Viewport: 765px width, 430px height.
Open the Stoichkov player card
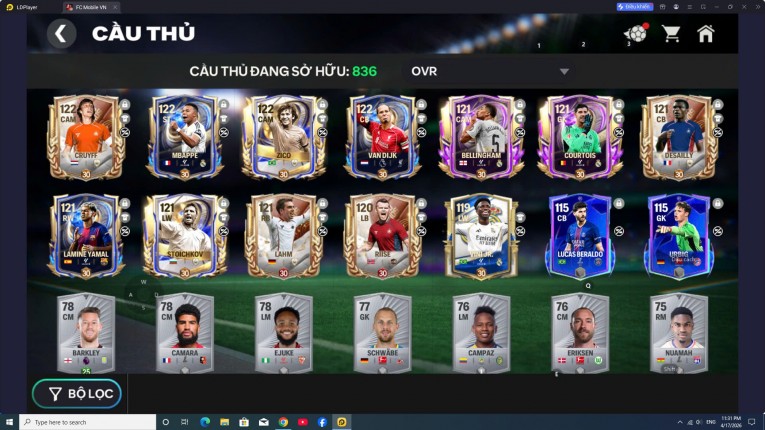[185, 236]
